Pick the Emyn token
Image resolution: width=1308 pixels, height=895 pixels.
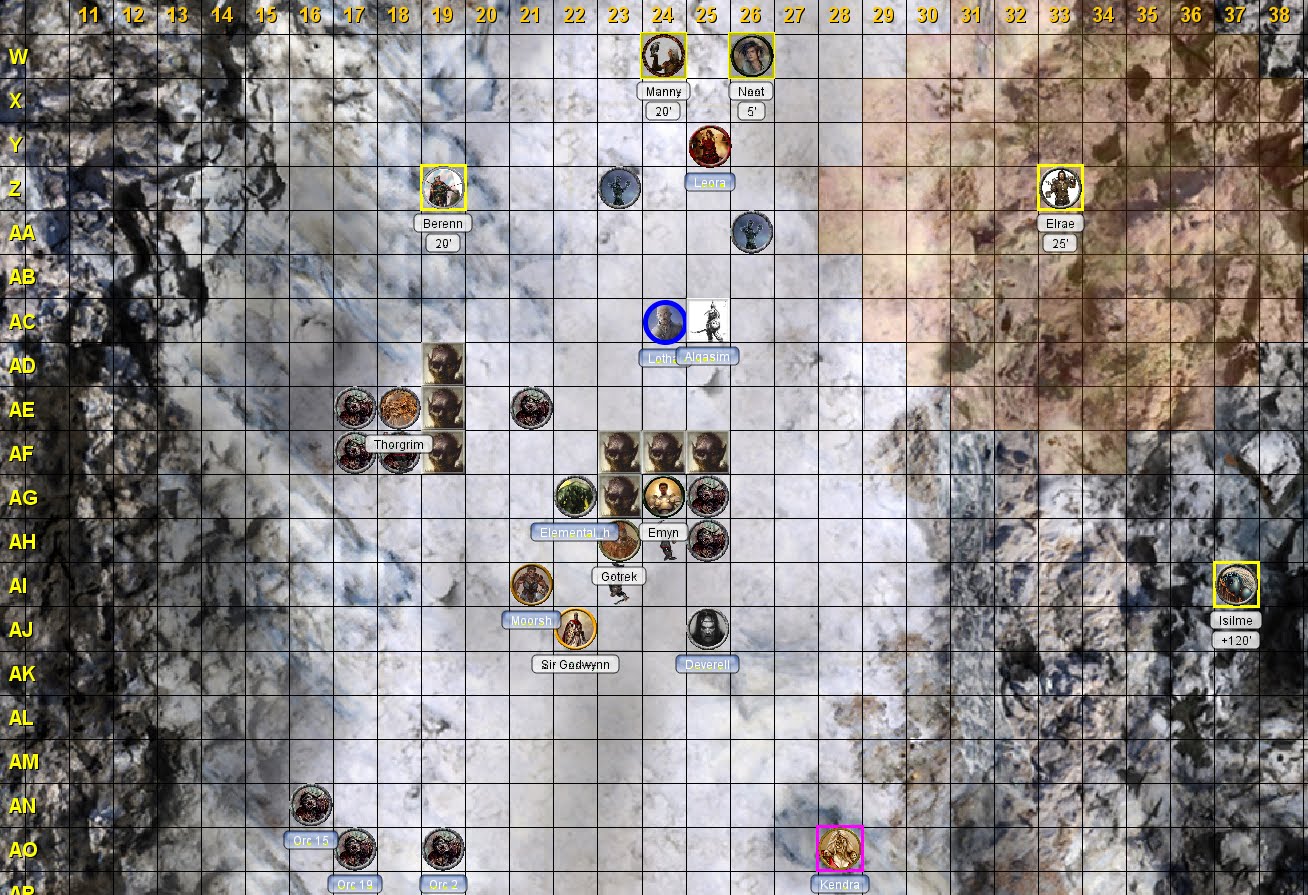tap(663, 497)
